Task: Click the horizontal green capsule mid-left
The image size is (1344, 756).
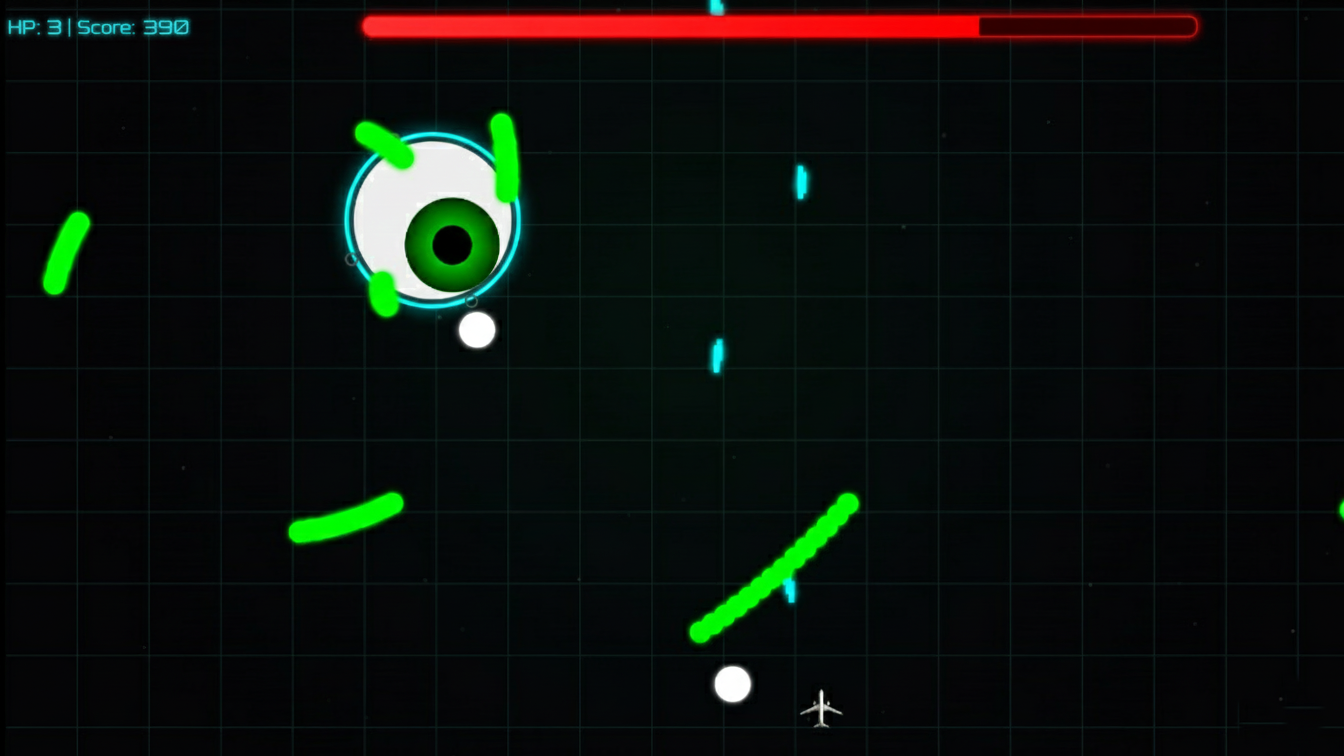Action: click(345, 518)
